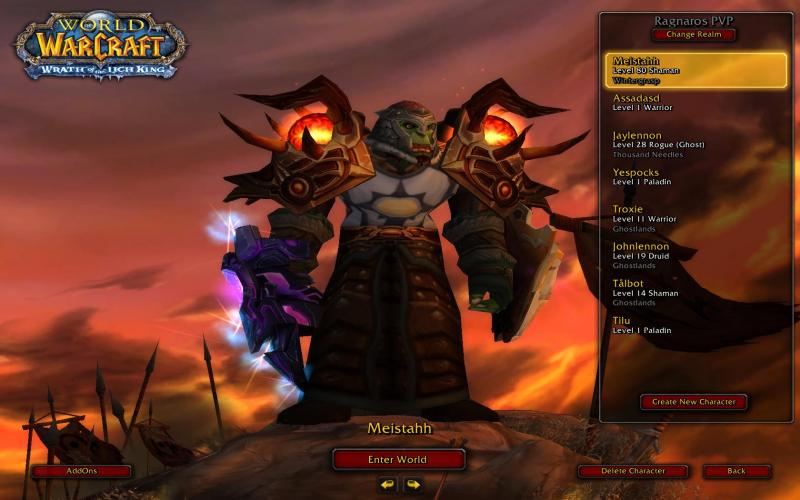Select Meistahh the Level 80 Shaman
The height and width of the screenshot is (500, 800).
695,69
